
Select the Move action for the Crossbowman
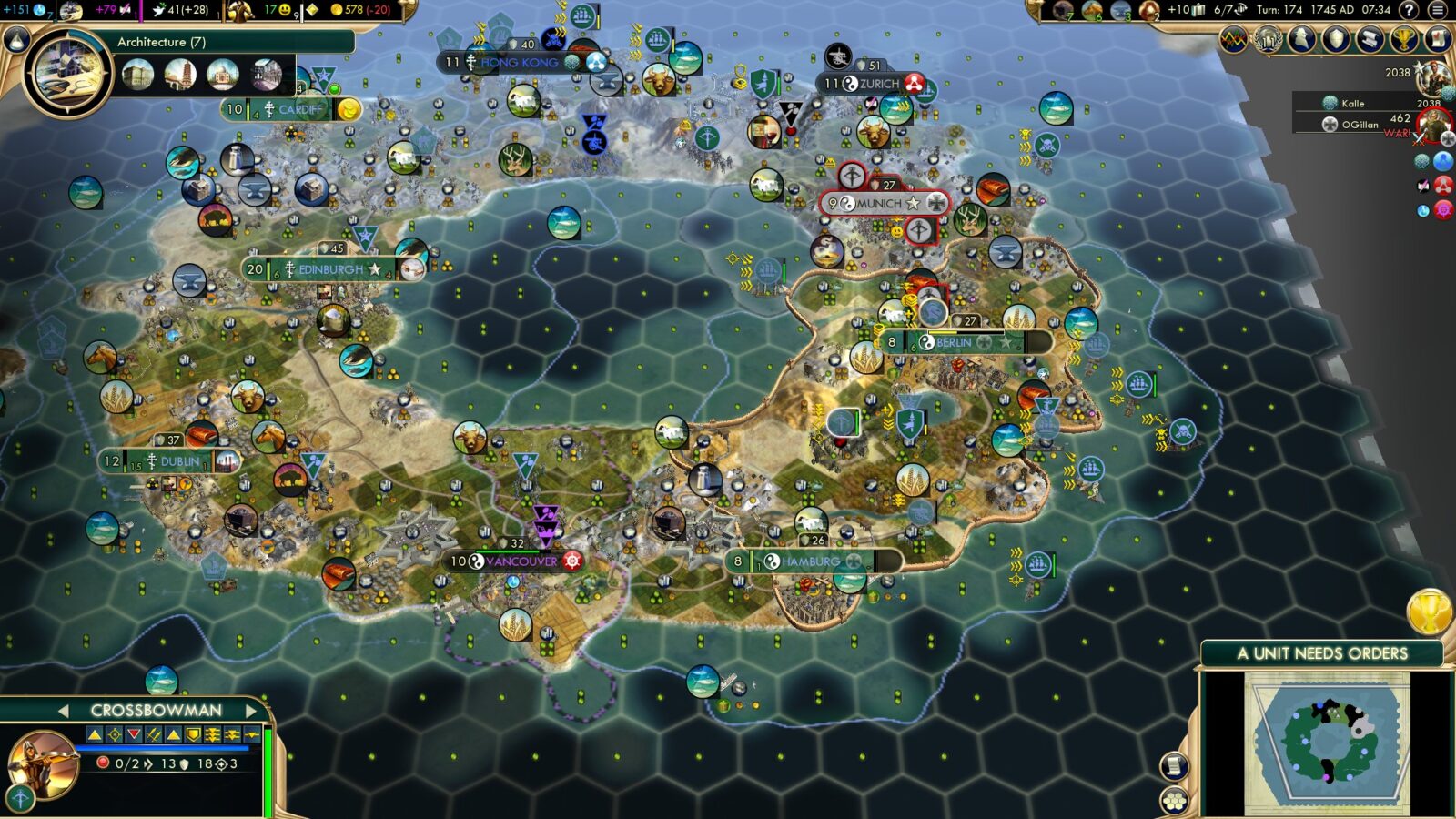[x=94, y=734]
